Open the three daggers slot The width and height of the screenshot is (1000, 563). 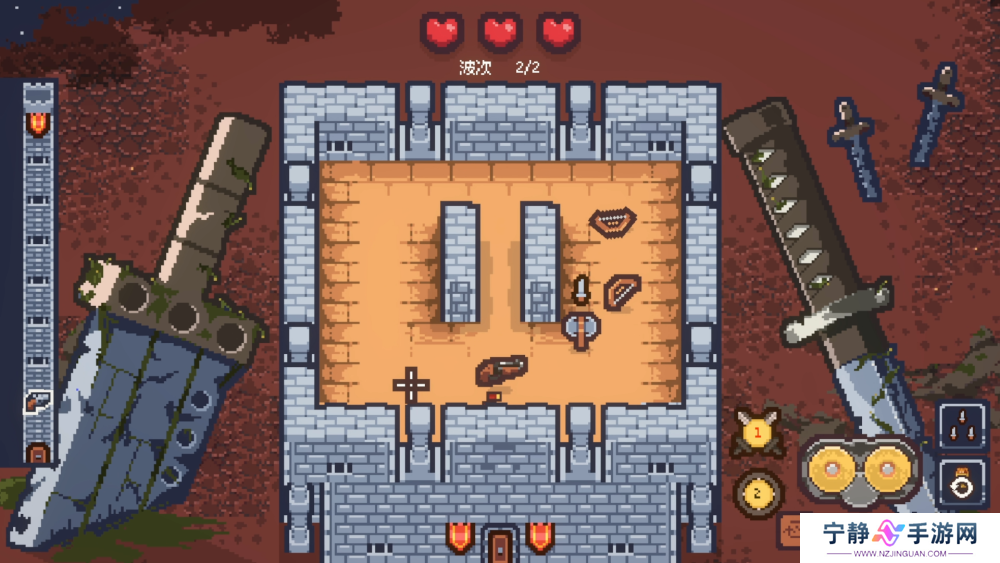[x=962, y=427]
